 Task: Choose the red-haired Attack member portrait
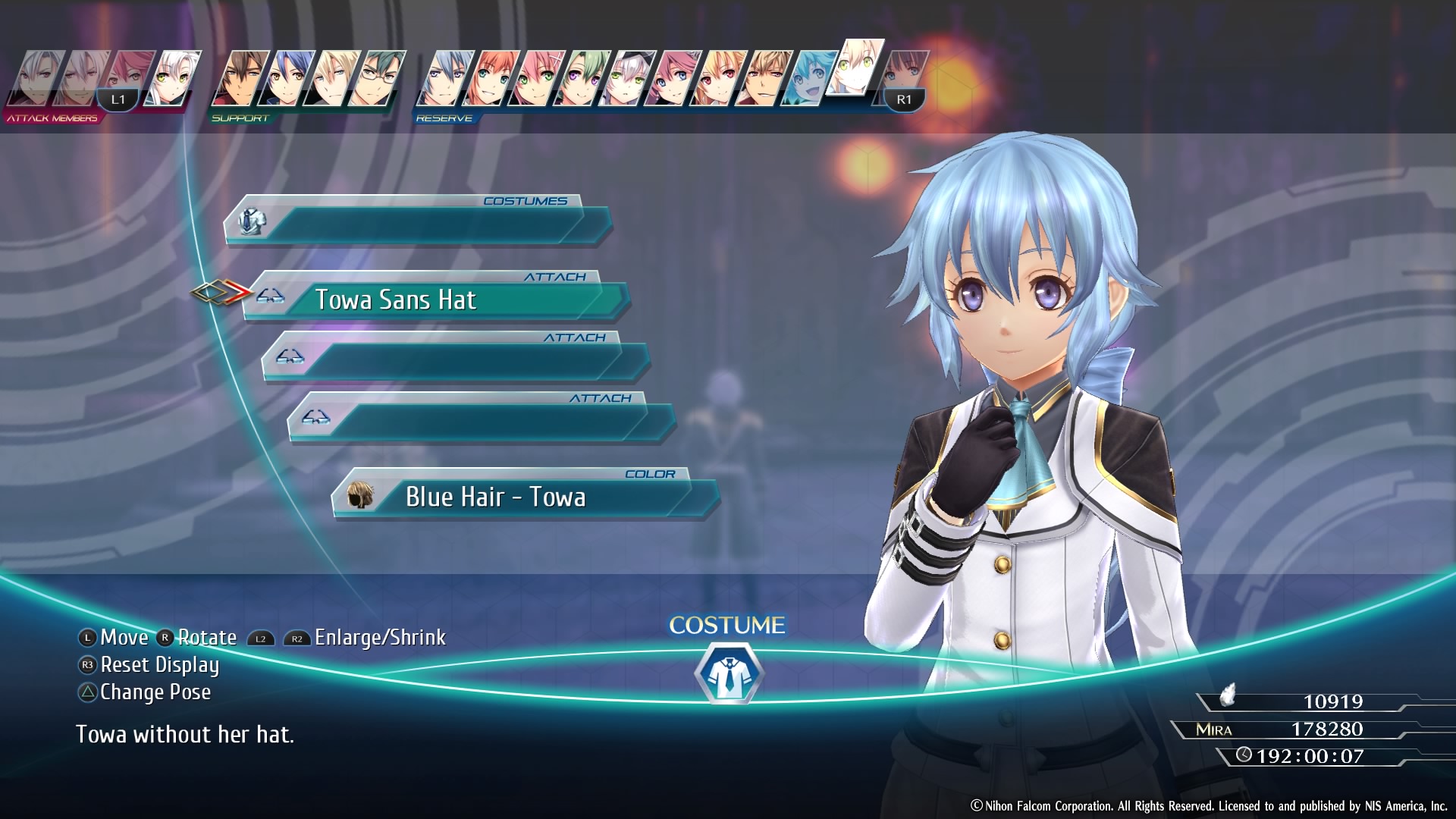(130, 74)
